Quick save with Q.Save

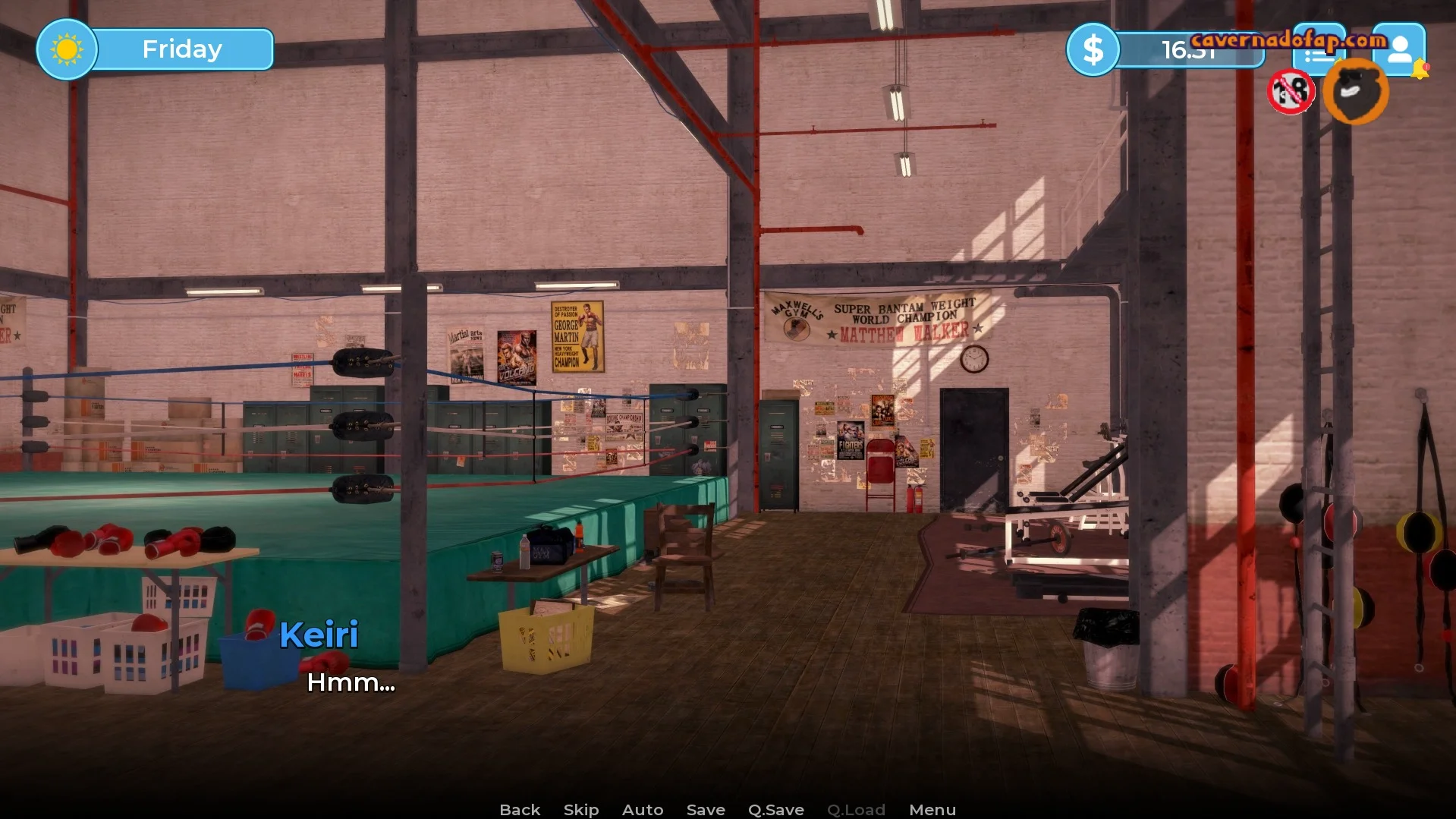tap(775, 810)
